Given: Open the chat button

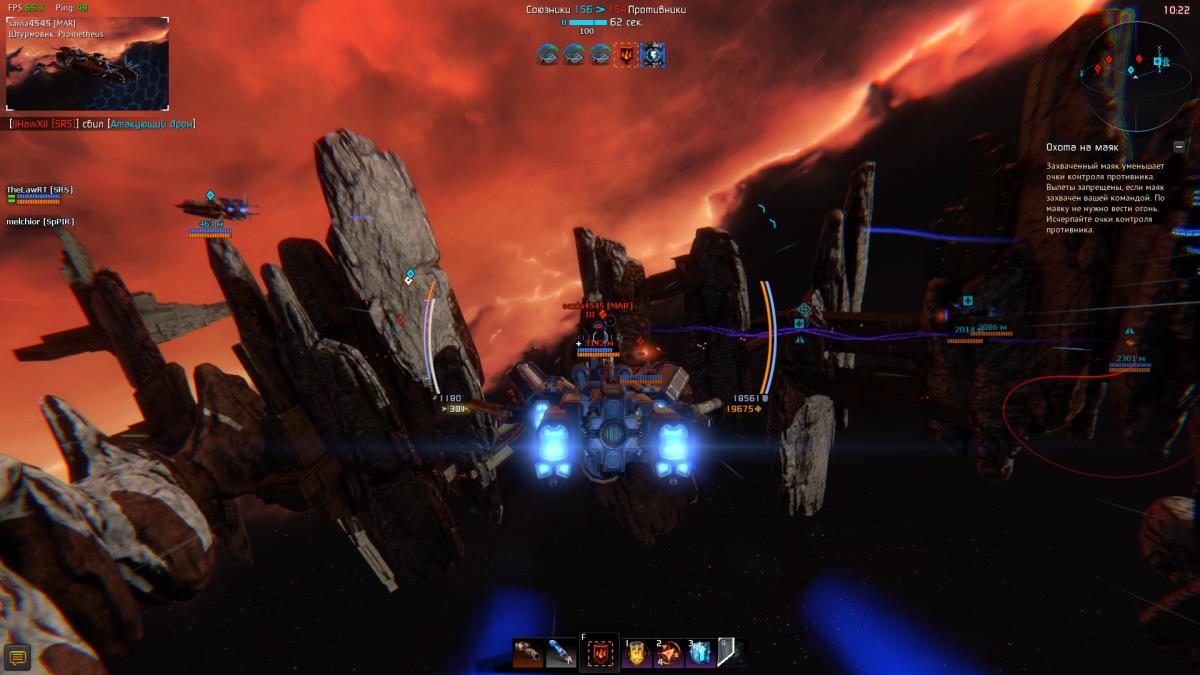Looking at the screenshot, I should (x=17, y=656).
